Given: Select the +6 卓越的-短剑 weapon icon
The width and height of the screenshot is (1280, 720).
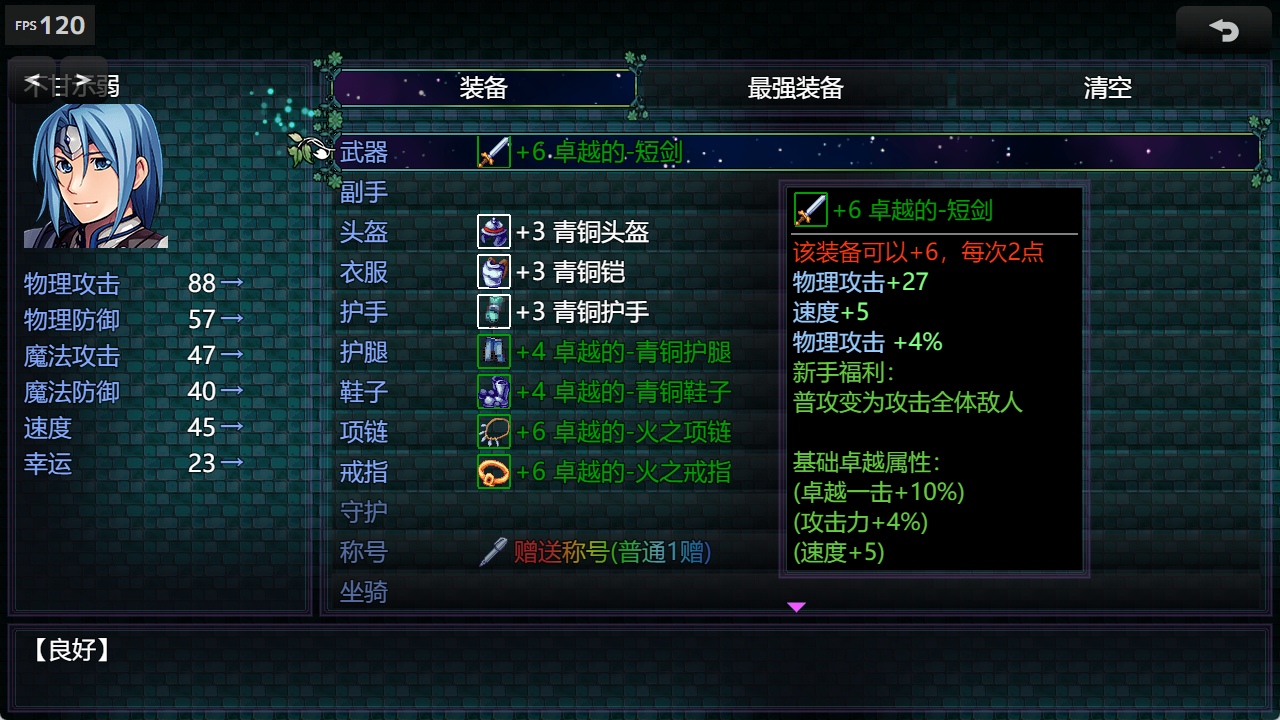Looking at the screenshot, I should [493, 152].
